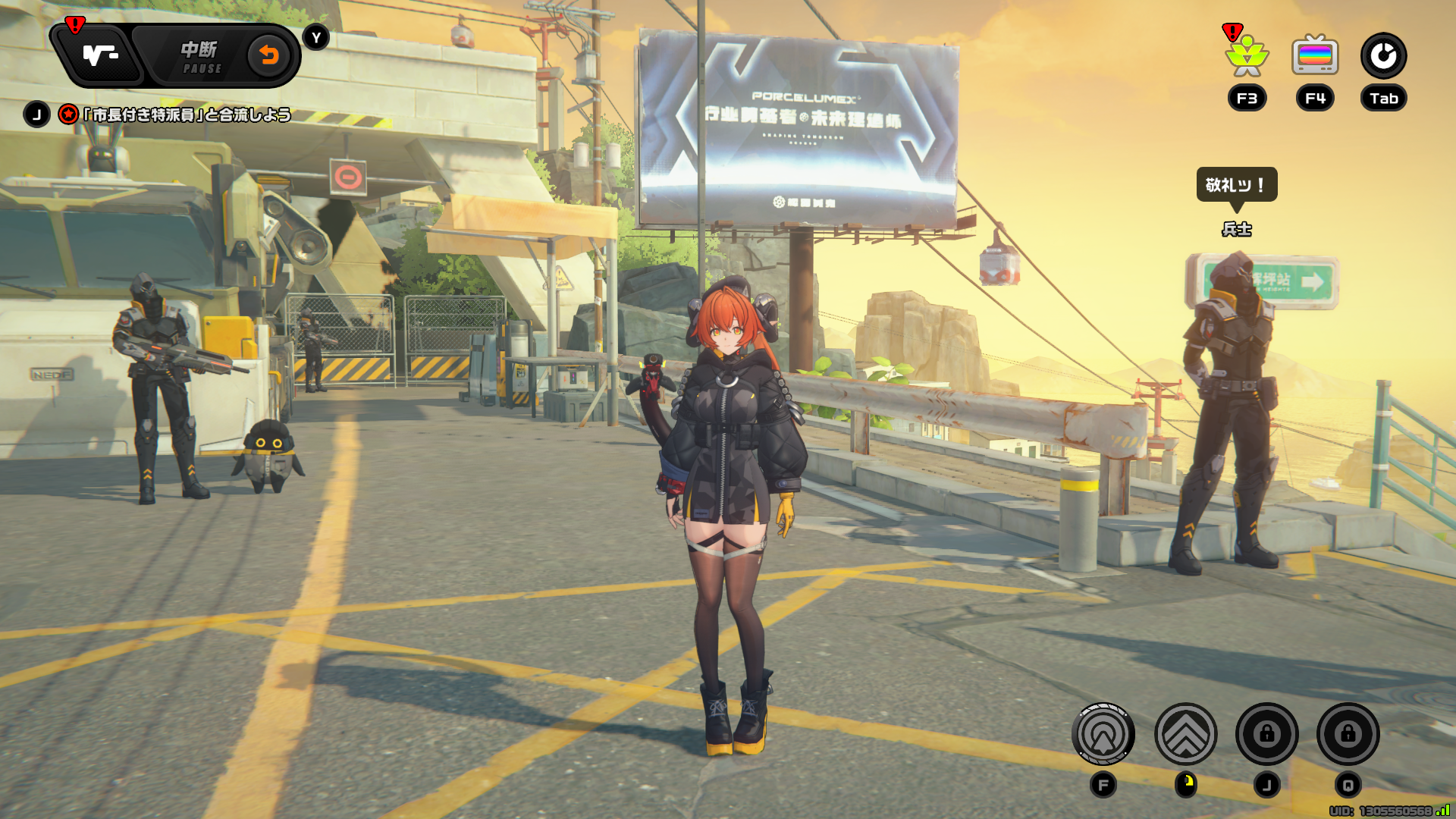Open the rainbow TV icon

1315,56
